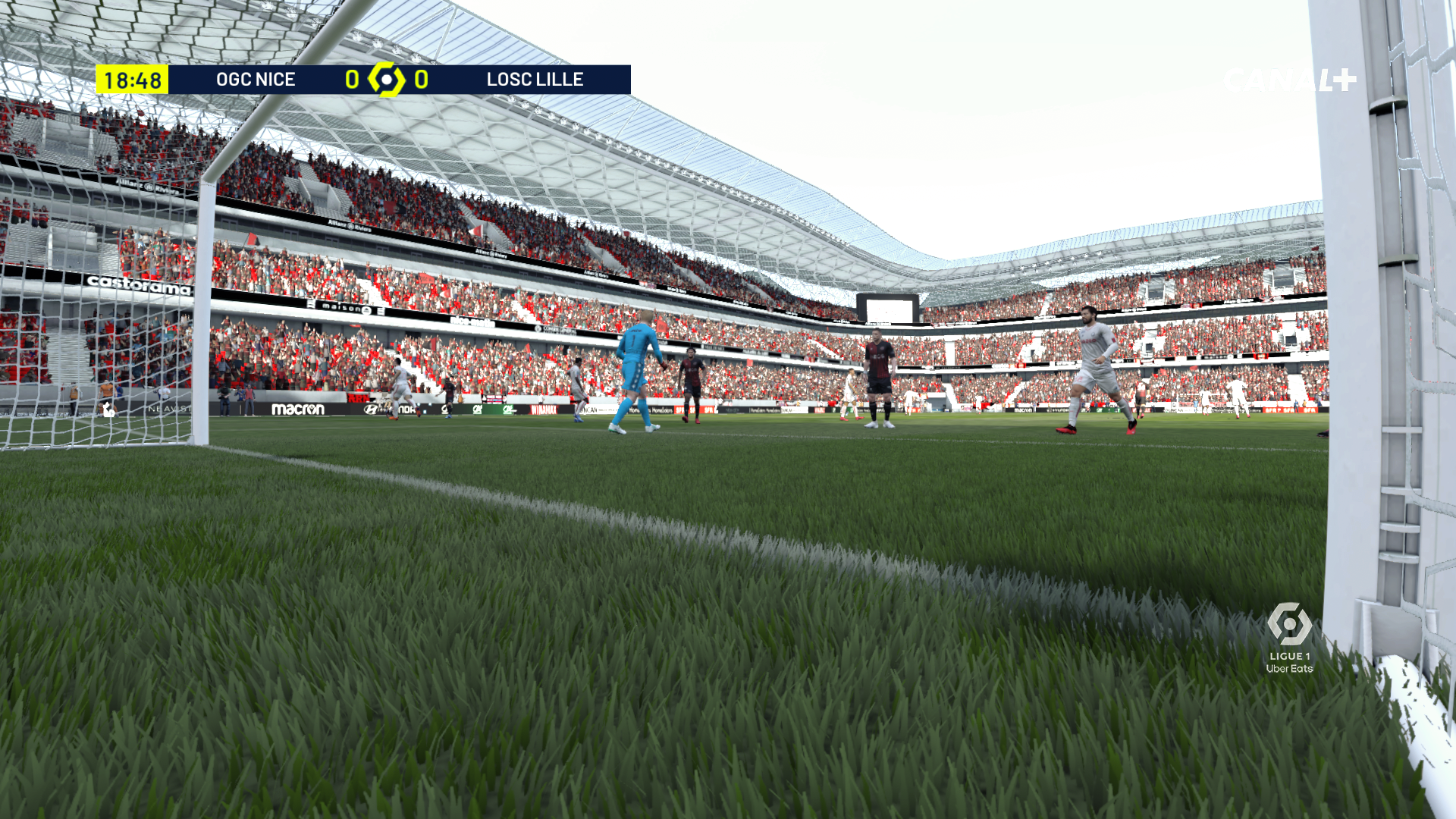Click the Uber Eats text under the league logo
Image resolution: width=1456 pixels, height=819 pixels.
click(x=1289, y=670)
